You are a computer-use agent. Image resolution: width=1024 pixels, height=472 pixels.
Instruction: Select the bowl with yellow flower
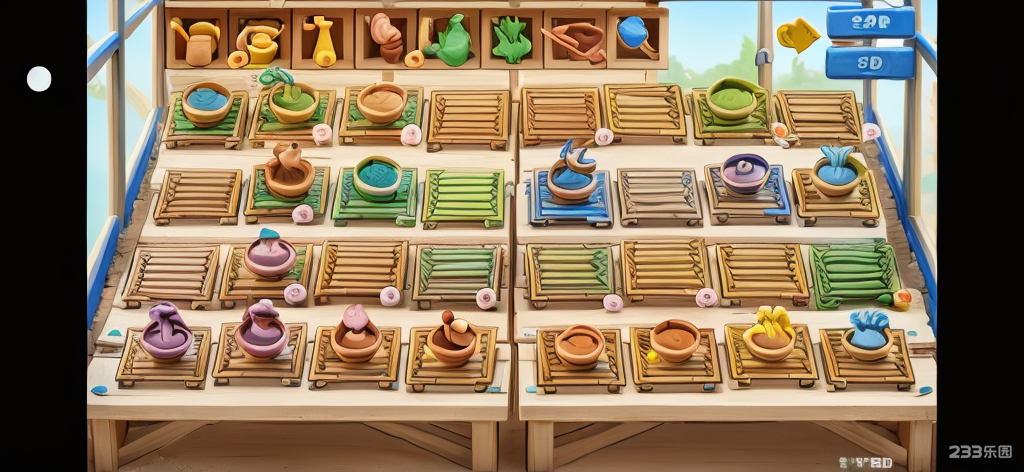click(769, 335)
